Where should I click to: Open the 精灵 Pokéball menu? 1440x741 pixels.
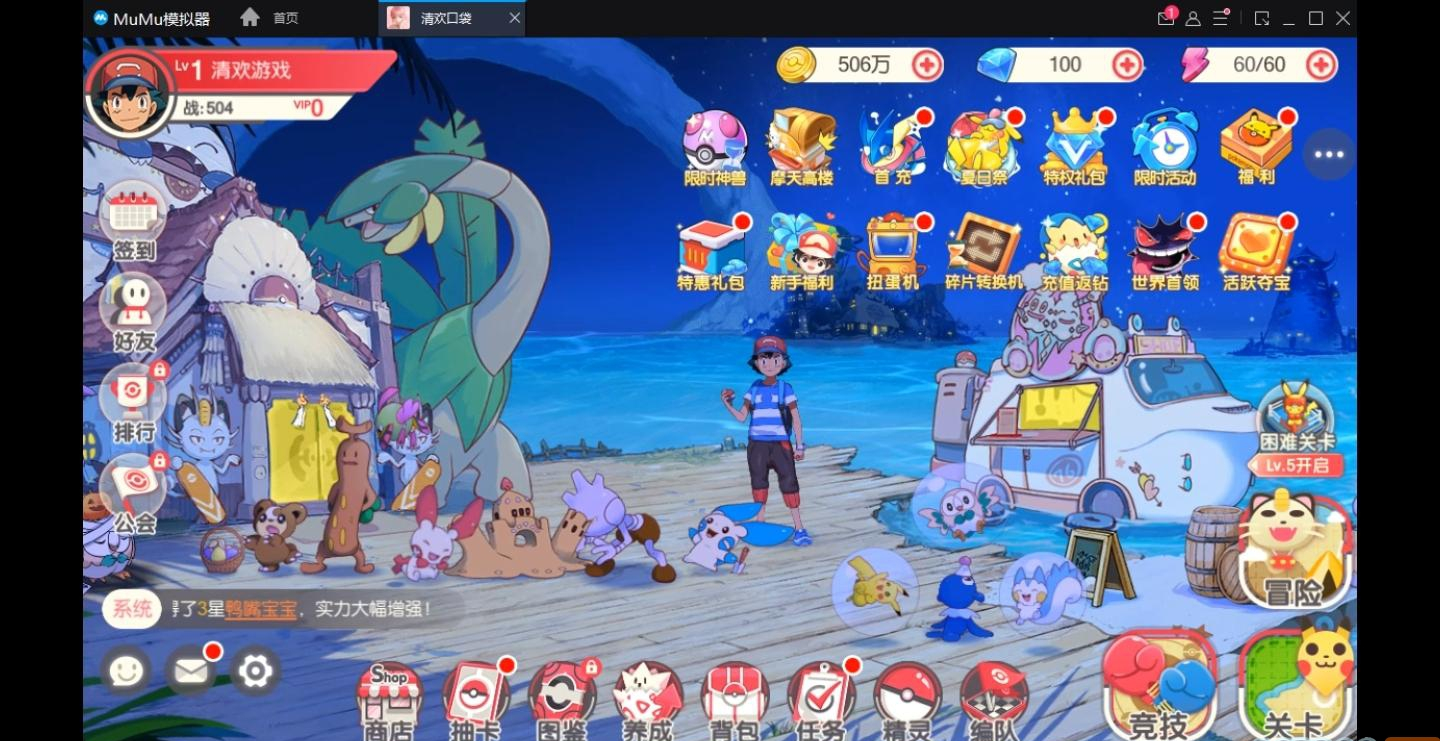[x=907, y=699]
